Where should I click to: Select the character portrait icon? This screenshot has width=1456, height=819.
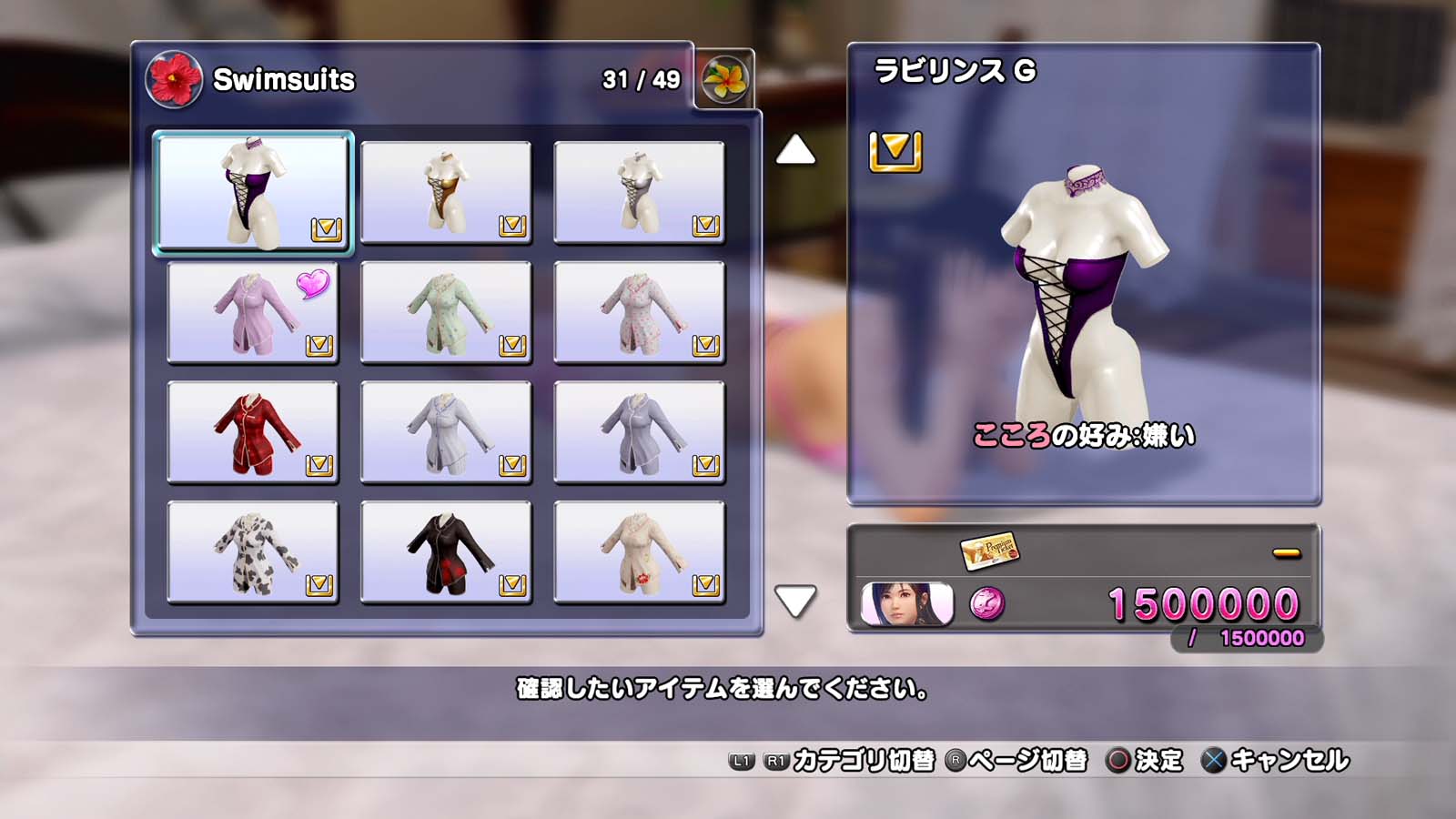point(906,604)
